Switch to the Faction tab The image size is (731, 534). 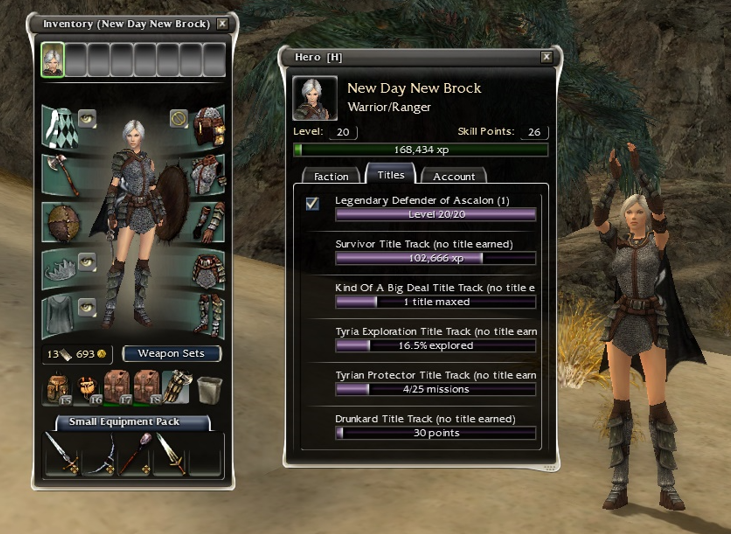point(331,176)
